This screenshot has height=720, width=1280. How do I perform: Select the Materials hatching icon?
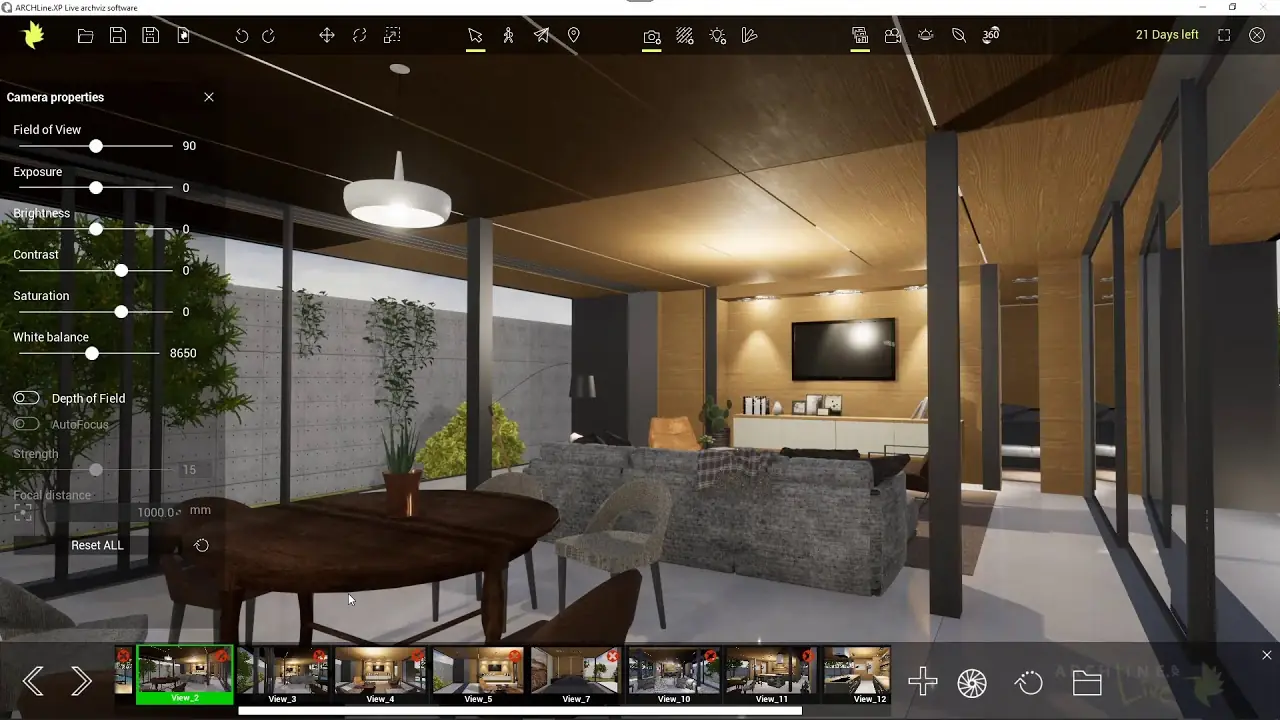684,35
